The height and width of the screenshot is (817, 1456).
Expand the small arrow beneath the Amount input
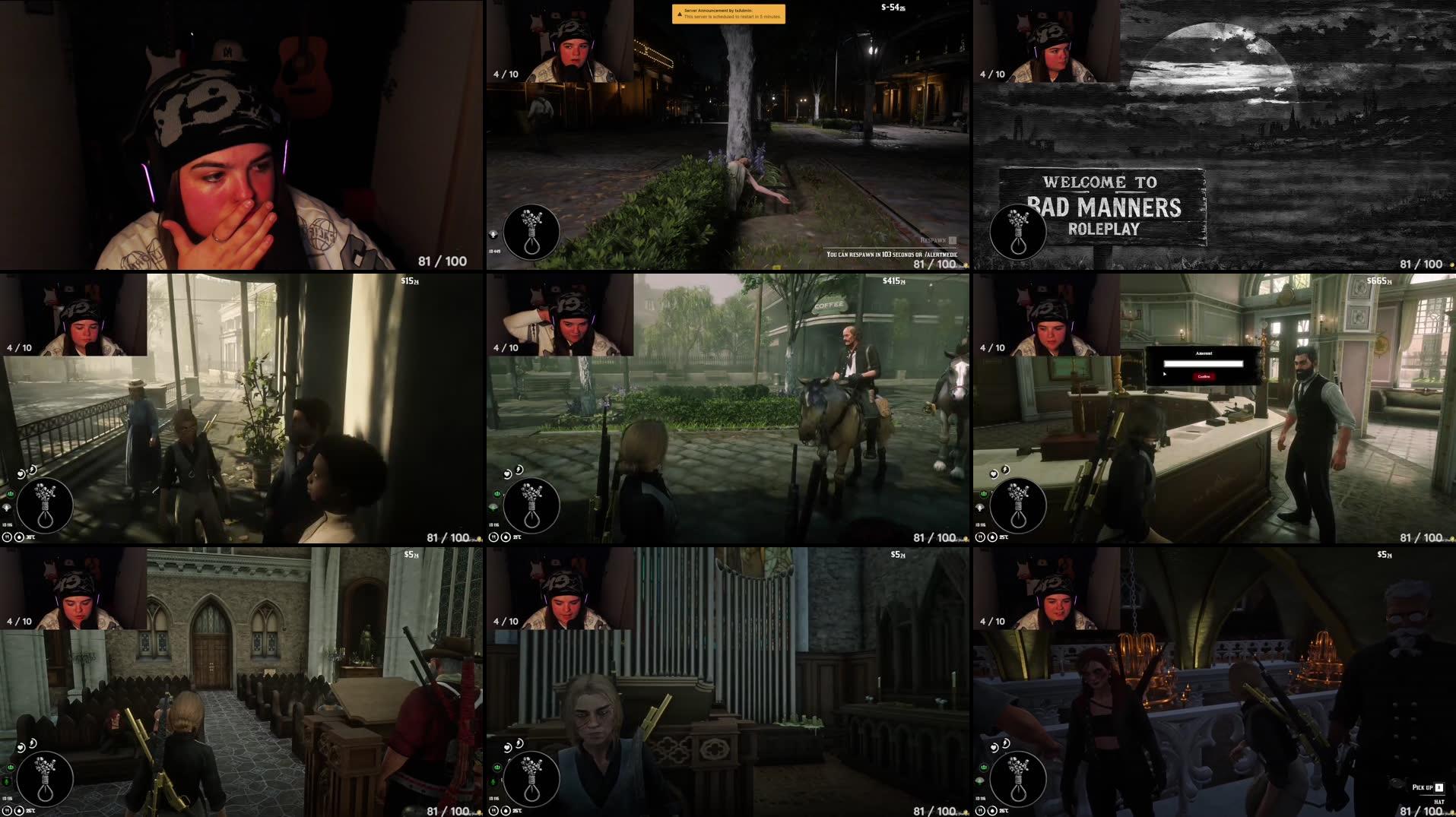tap(1165, 373)
